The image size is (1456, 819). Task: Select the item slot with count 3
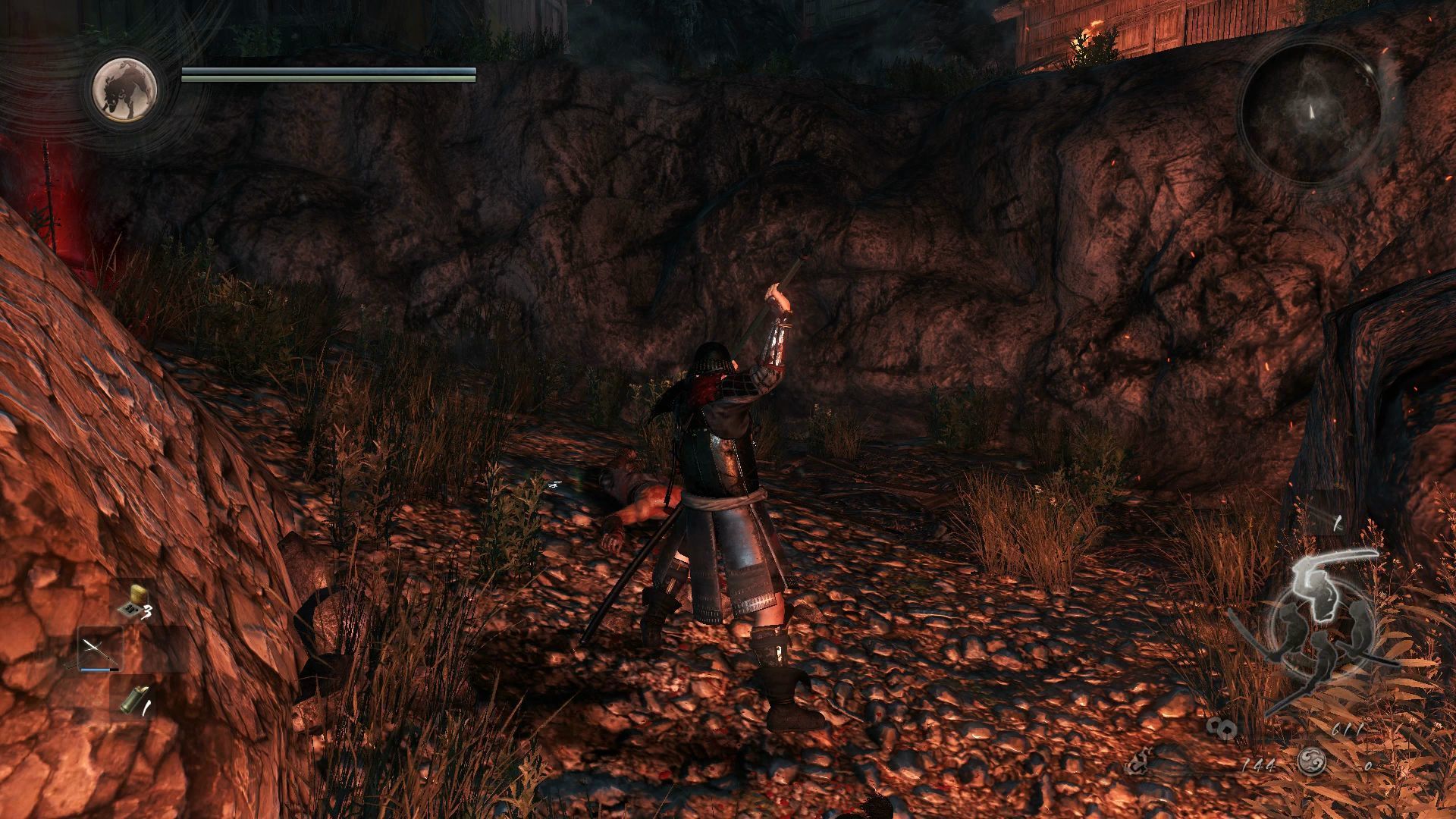tap(133, 602)
